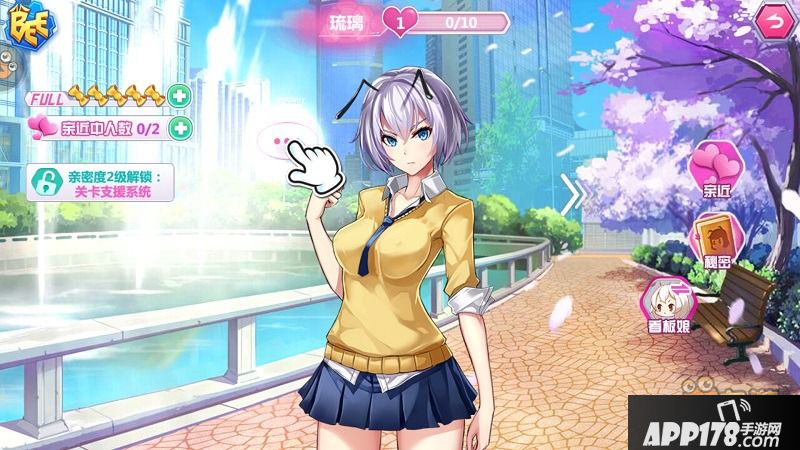This screenshot has width=800, height=450.
Task: Select the 看板娘 character portrait button
Action: point(665,302)
